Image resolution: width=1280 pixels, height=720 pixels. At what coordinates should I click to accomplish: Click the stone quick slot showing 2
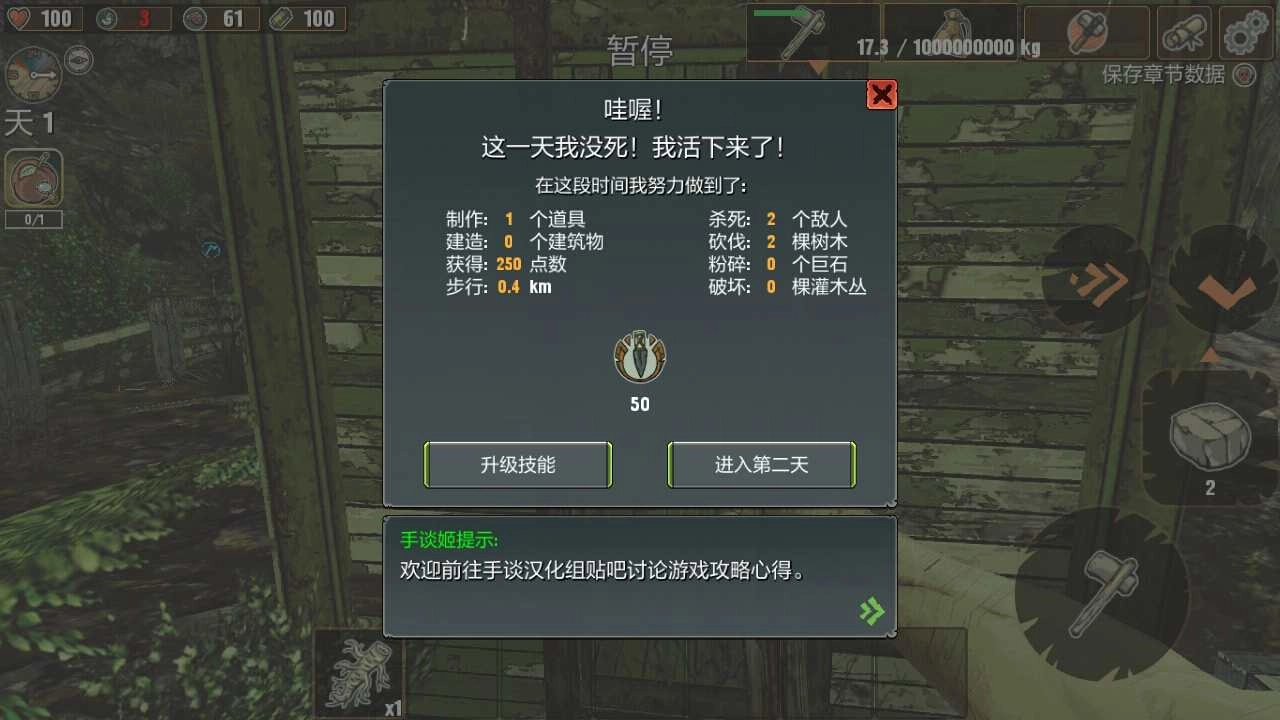tap(1208, 440)
